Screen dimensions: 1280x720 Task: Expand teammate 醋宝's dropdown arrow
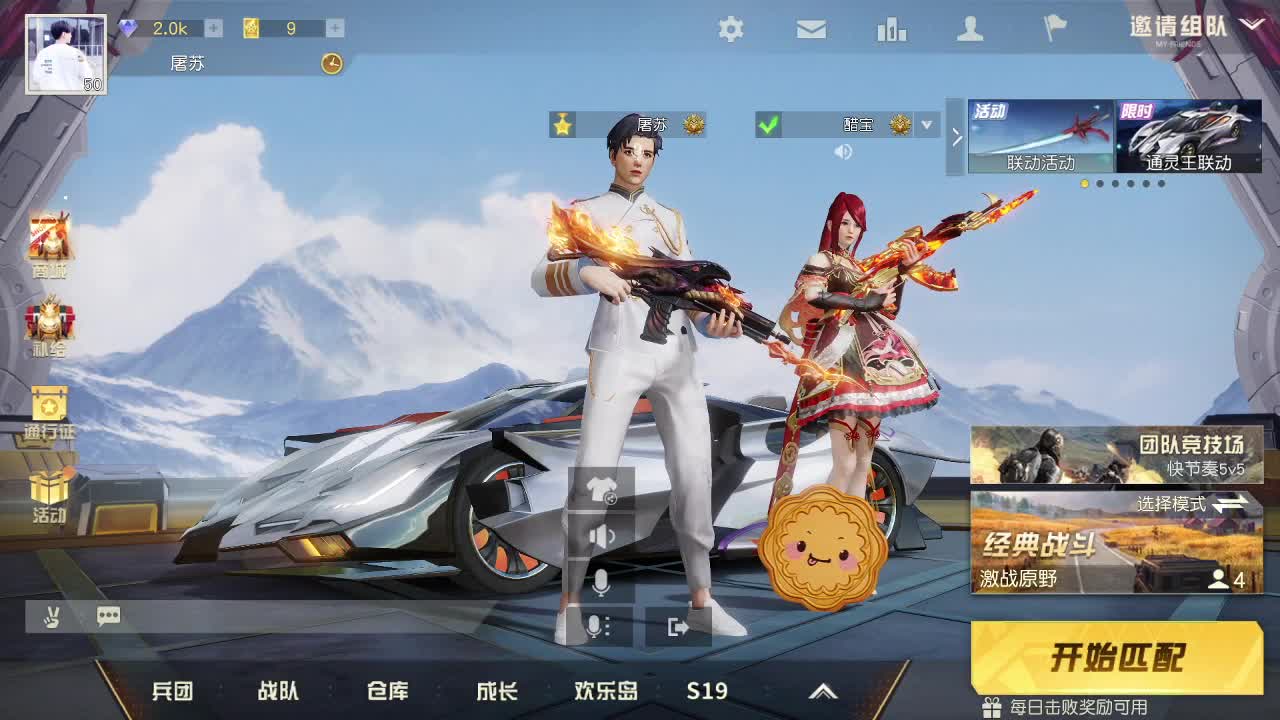[927, 126]
